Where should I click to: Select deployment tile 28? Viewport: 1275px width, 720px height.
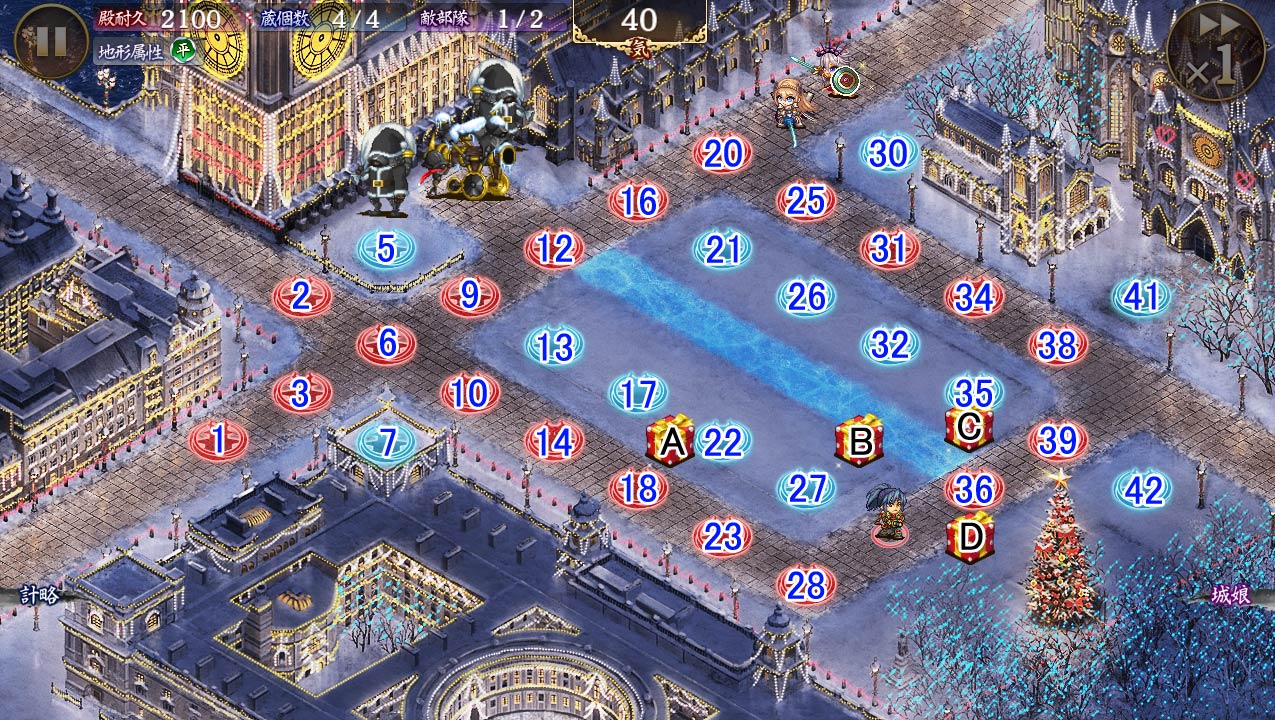(805, 586)
